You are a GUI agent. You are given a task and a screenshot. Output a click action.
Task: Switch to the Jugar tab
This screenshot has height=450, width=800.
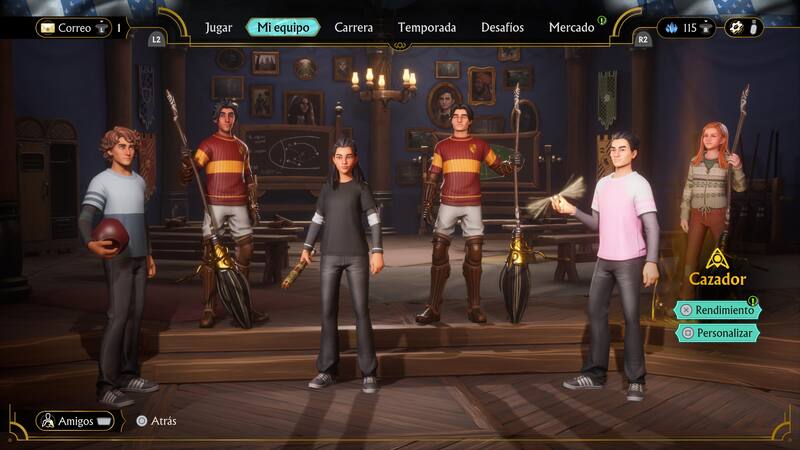click(218, 28)
